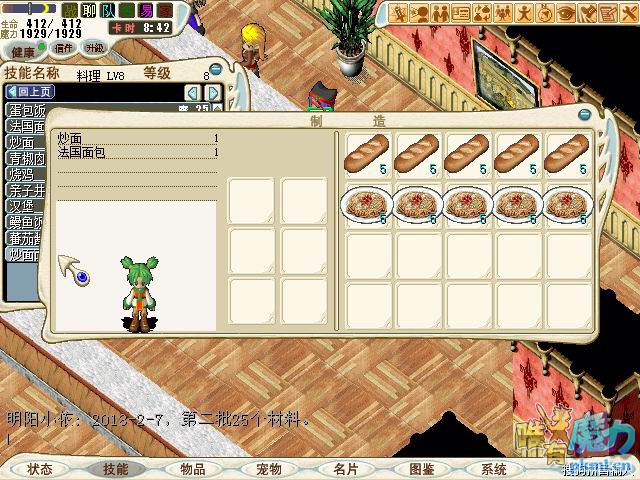This screenshot has width=640, height=480.
Task: Open the 信件 mail button
Action: [x=64, y=47]
